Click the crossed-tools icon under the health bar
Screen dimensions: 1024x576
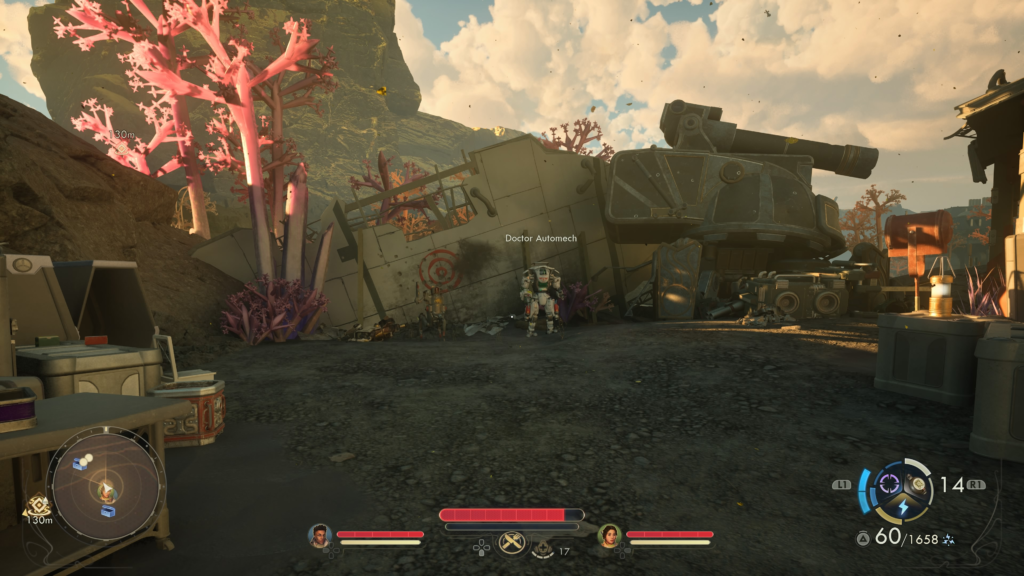[x=512, y=543]
